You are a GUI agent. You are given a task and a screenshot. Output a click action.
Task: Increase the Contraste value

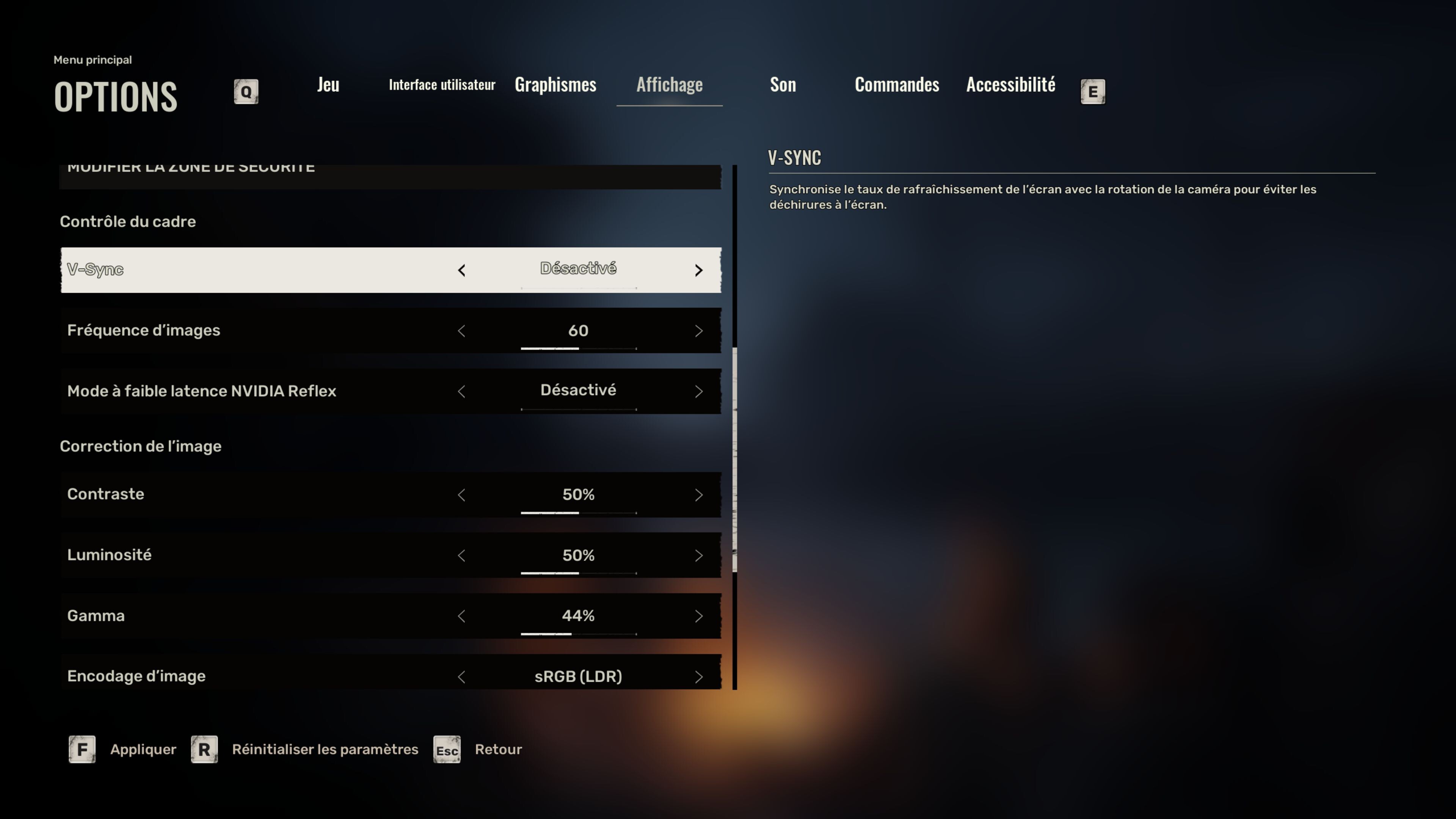(x=698, y=494)
